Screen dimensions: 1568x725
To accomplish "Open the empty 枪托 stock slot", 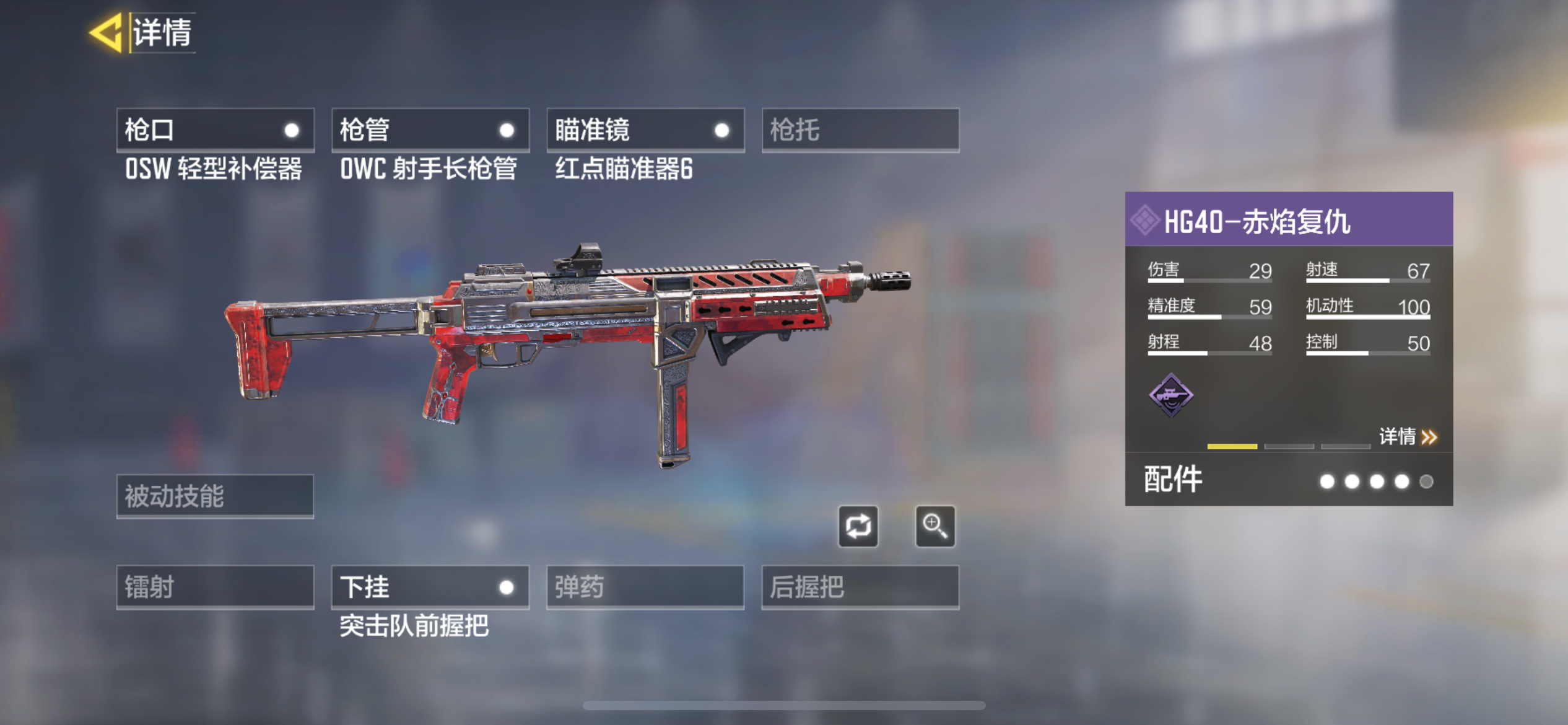I will click(x=860, y=130).
